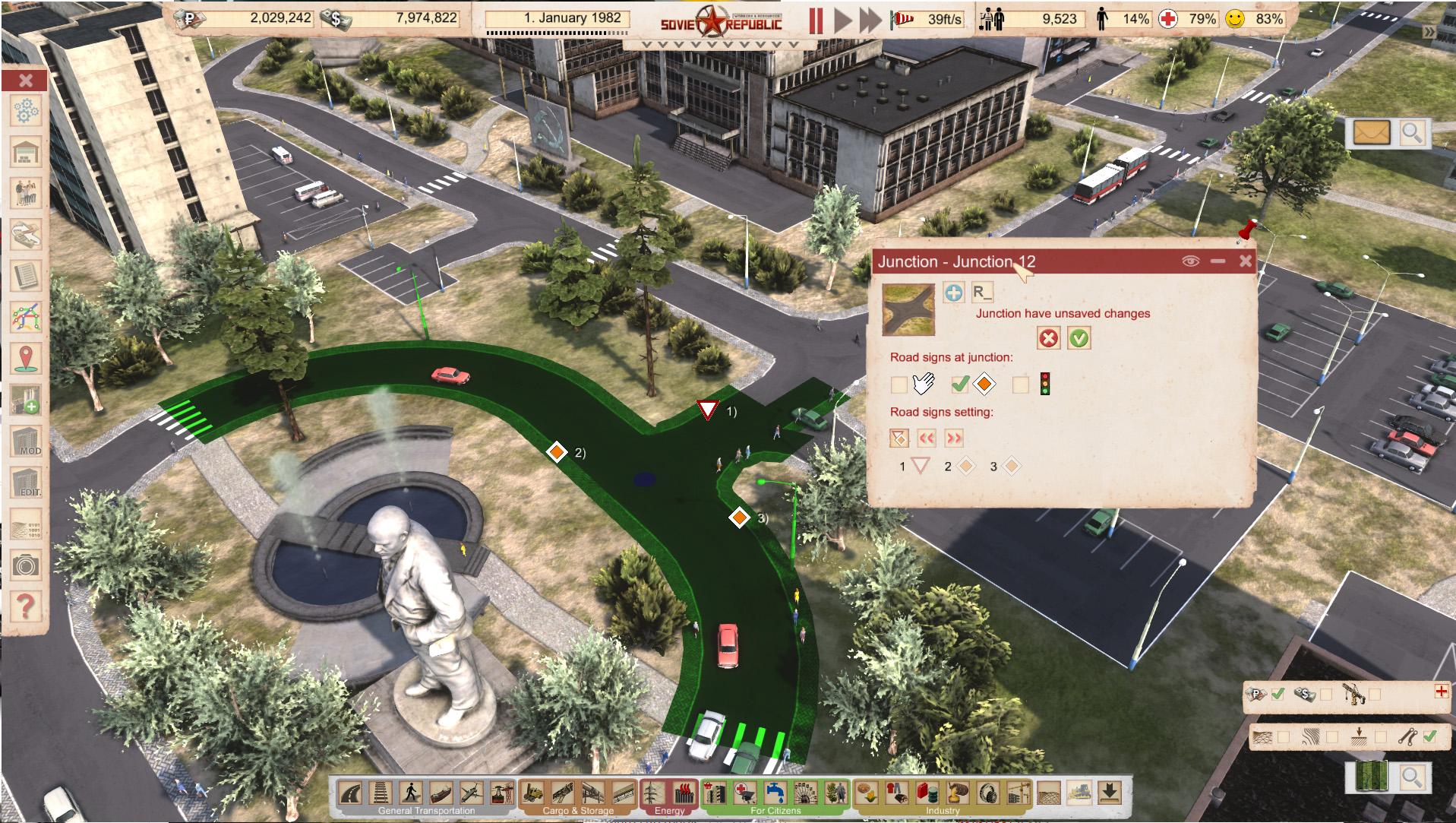Tick the white hand sign checkbox
Screen dimensions: 1456x823
[899, 385]
